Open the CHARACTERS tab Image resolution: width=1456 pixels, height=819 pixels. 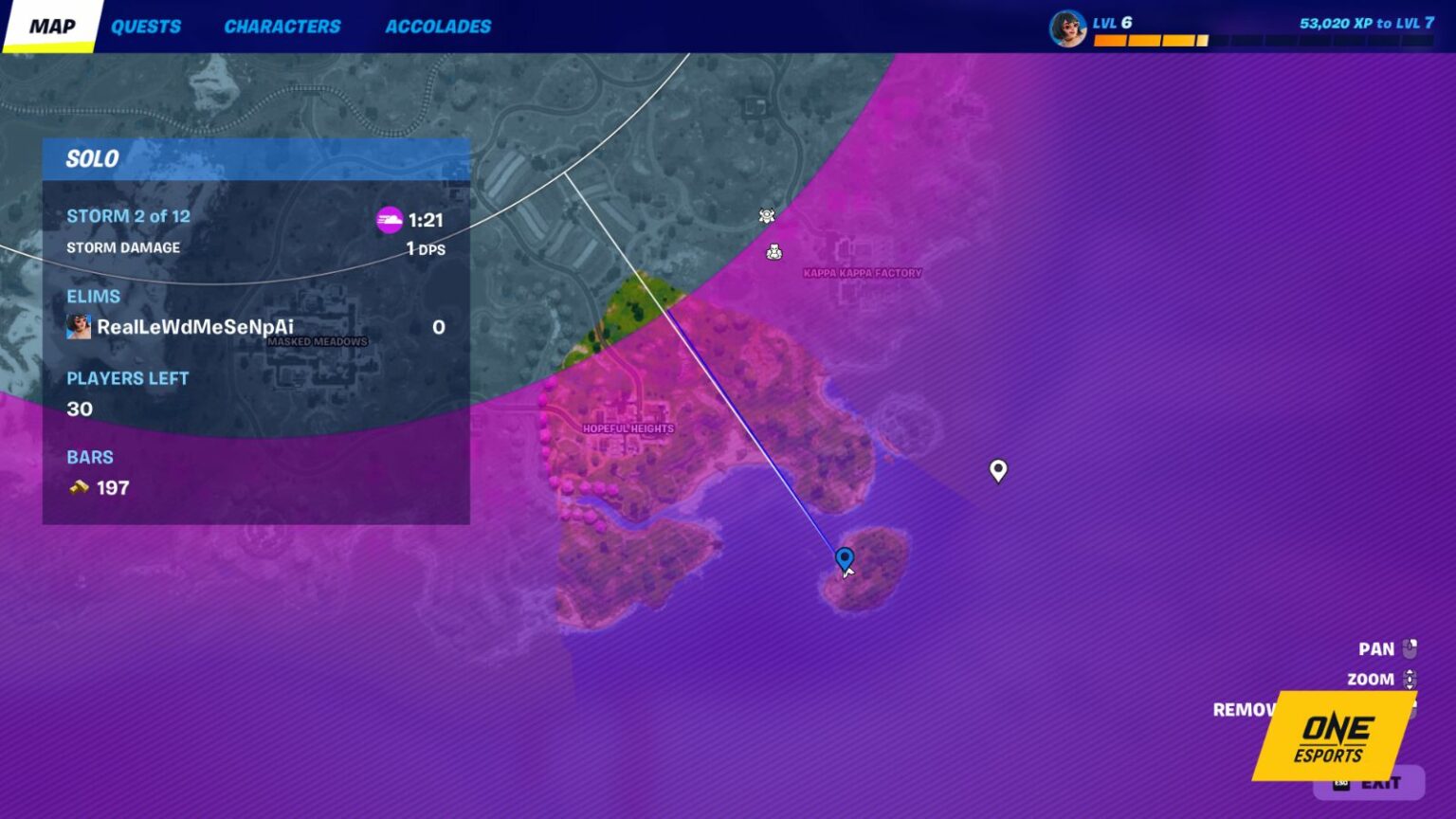pos(282,26)
